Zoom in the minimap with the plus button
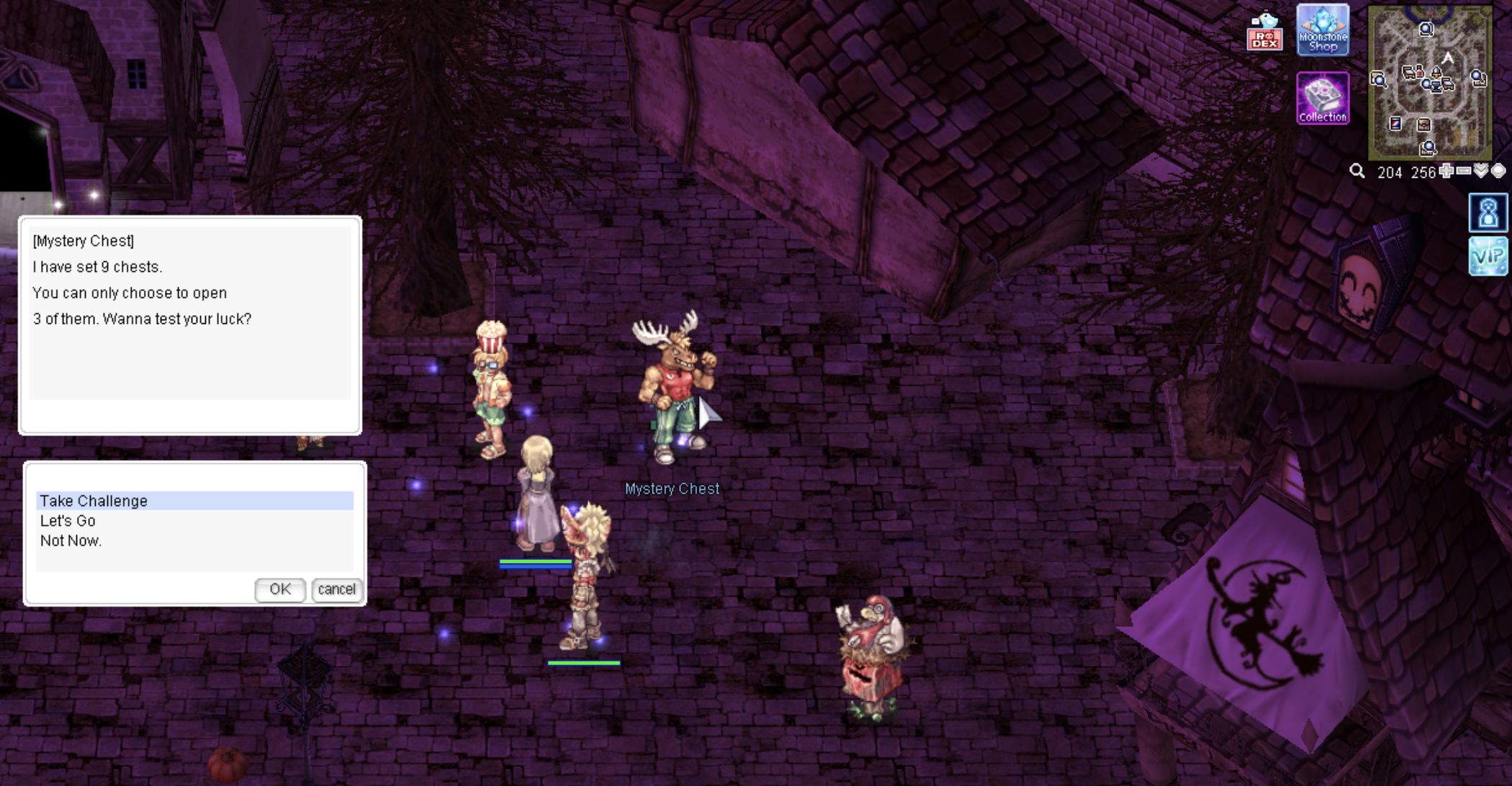Viewport: 1512px width, 786px height. coord(1446,171)
